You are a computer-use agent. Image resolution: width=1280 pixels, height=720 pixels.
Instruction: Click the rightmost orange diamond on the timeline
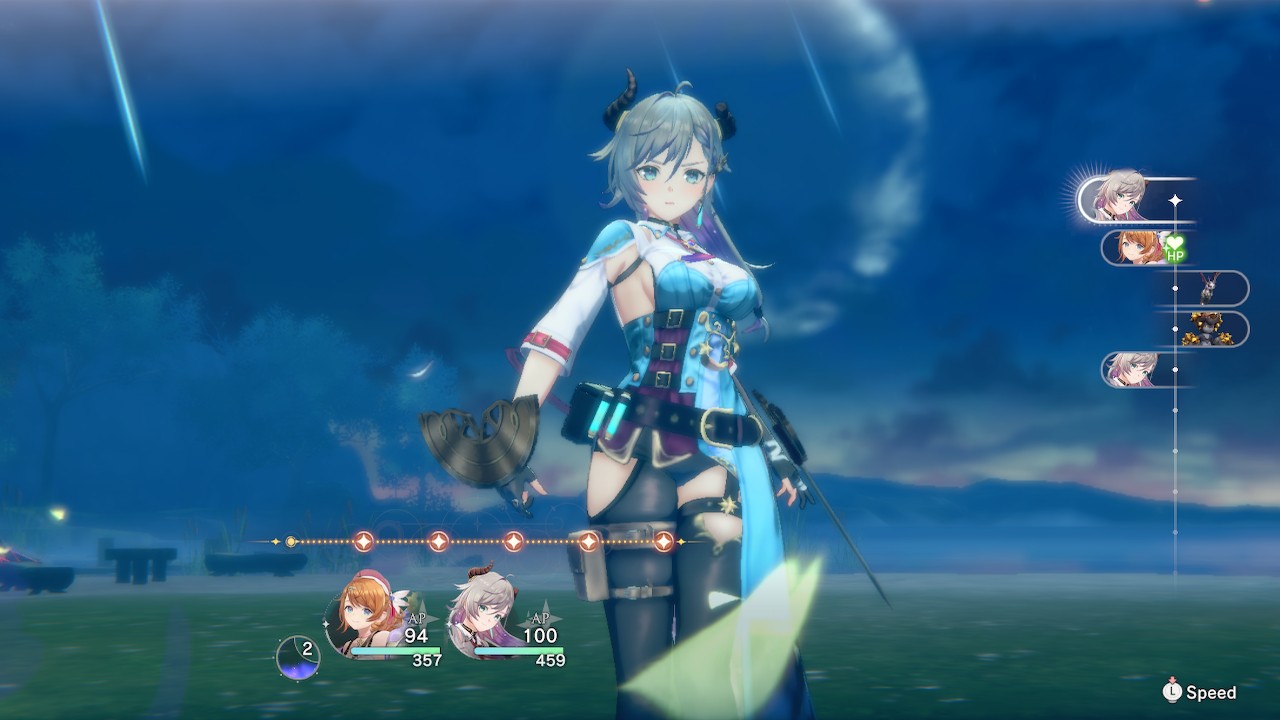pos(664,540)
